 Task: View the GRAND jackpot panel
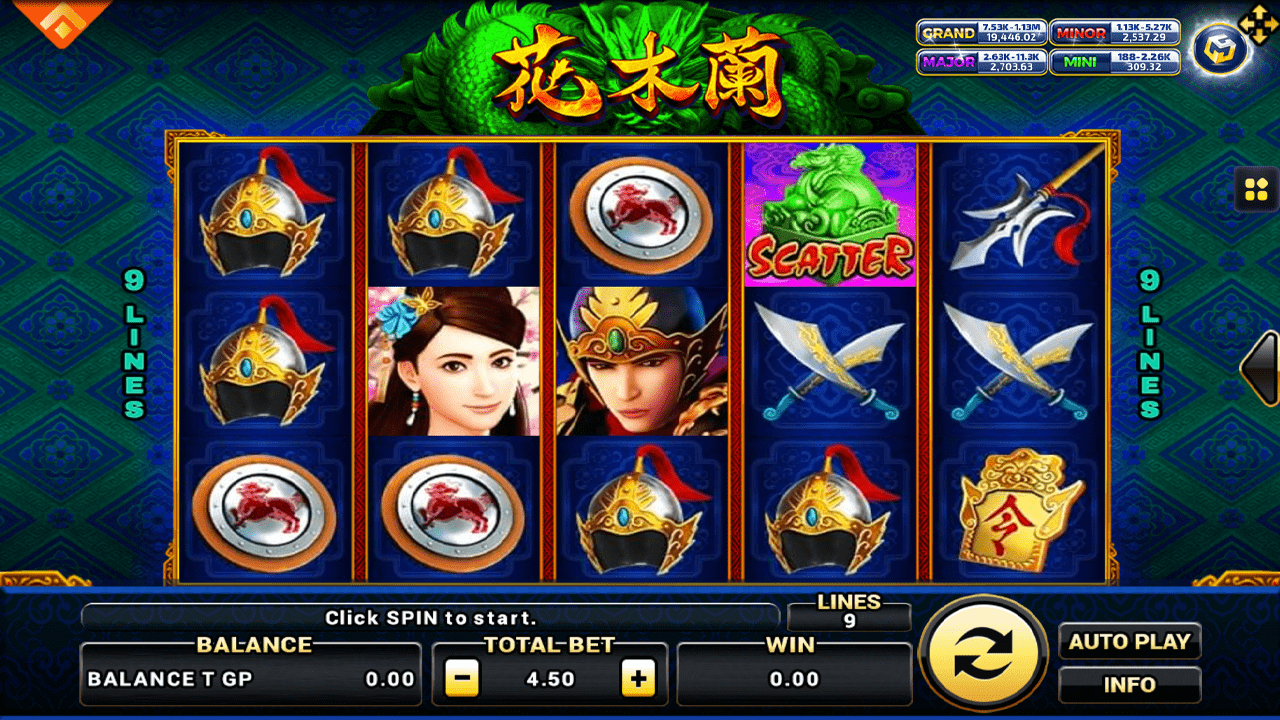980,33
